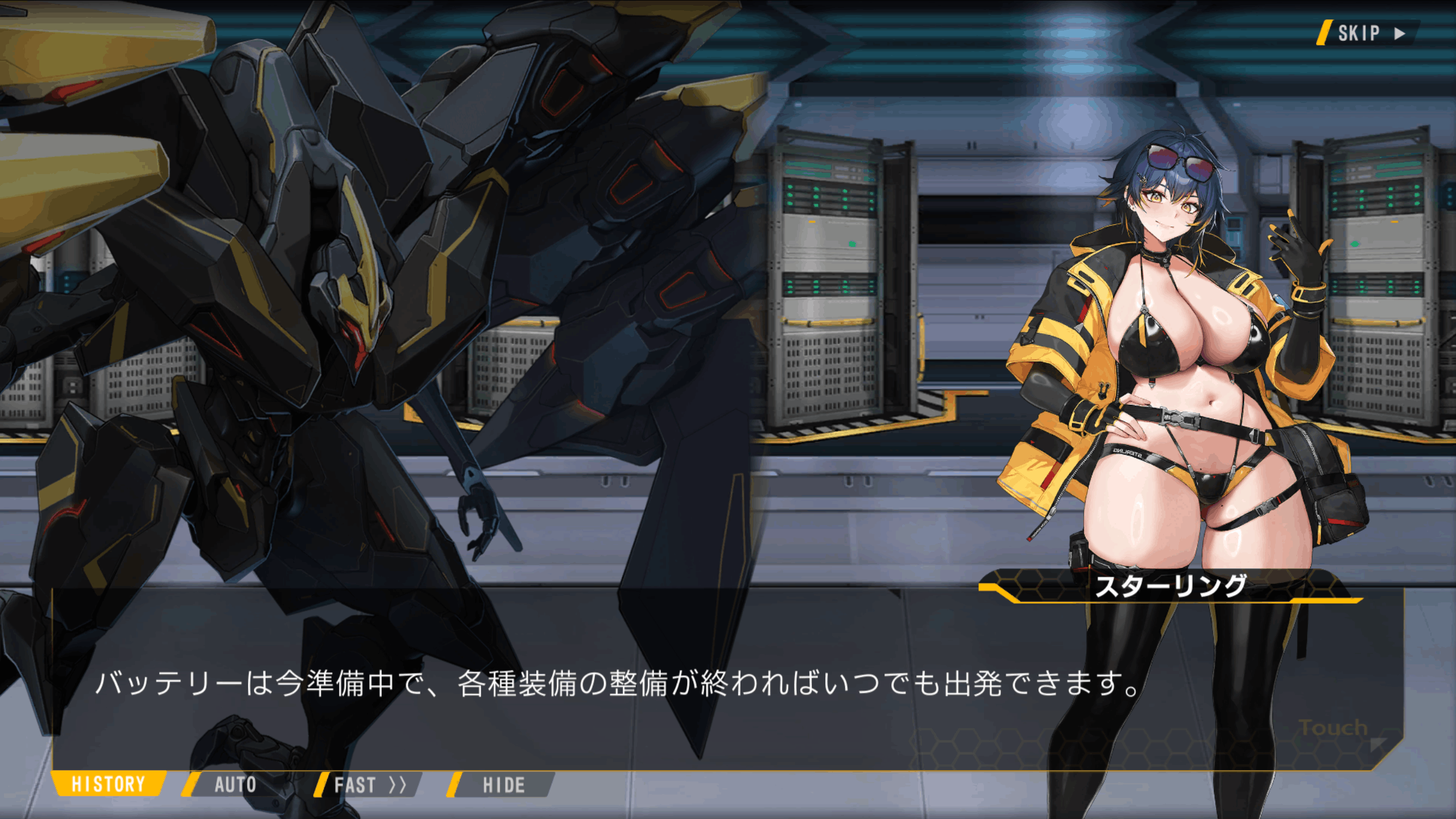Open the dialogue HISTORY log

point(108,784)
